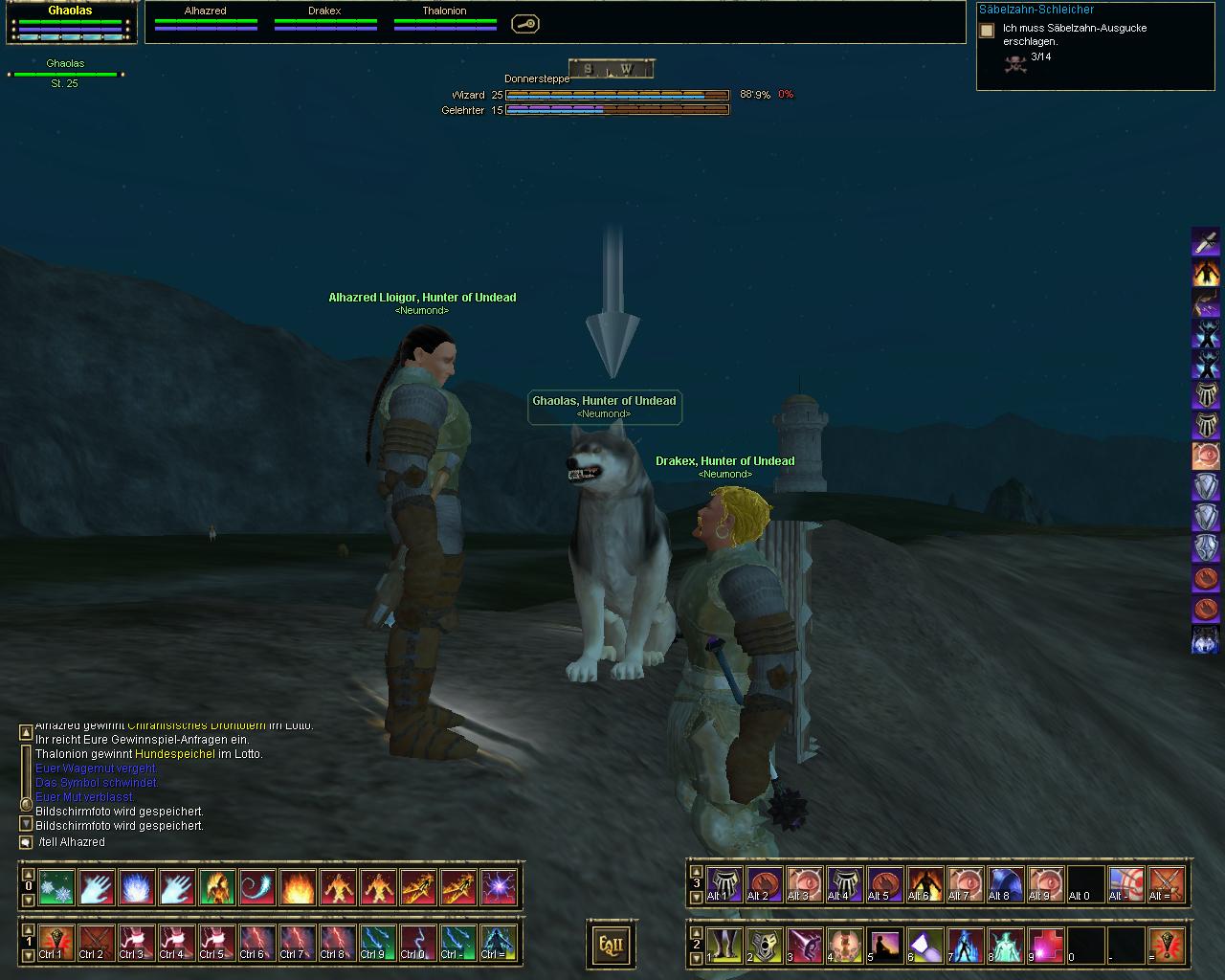
Task: Select the Alt - ranged target icon
Action: (1126, 884)
